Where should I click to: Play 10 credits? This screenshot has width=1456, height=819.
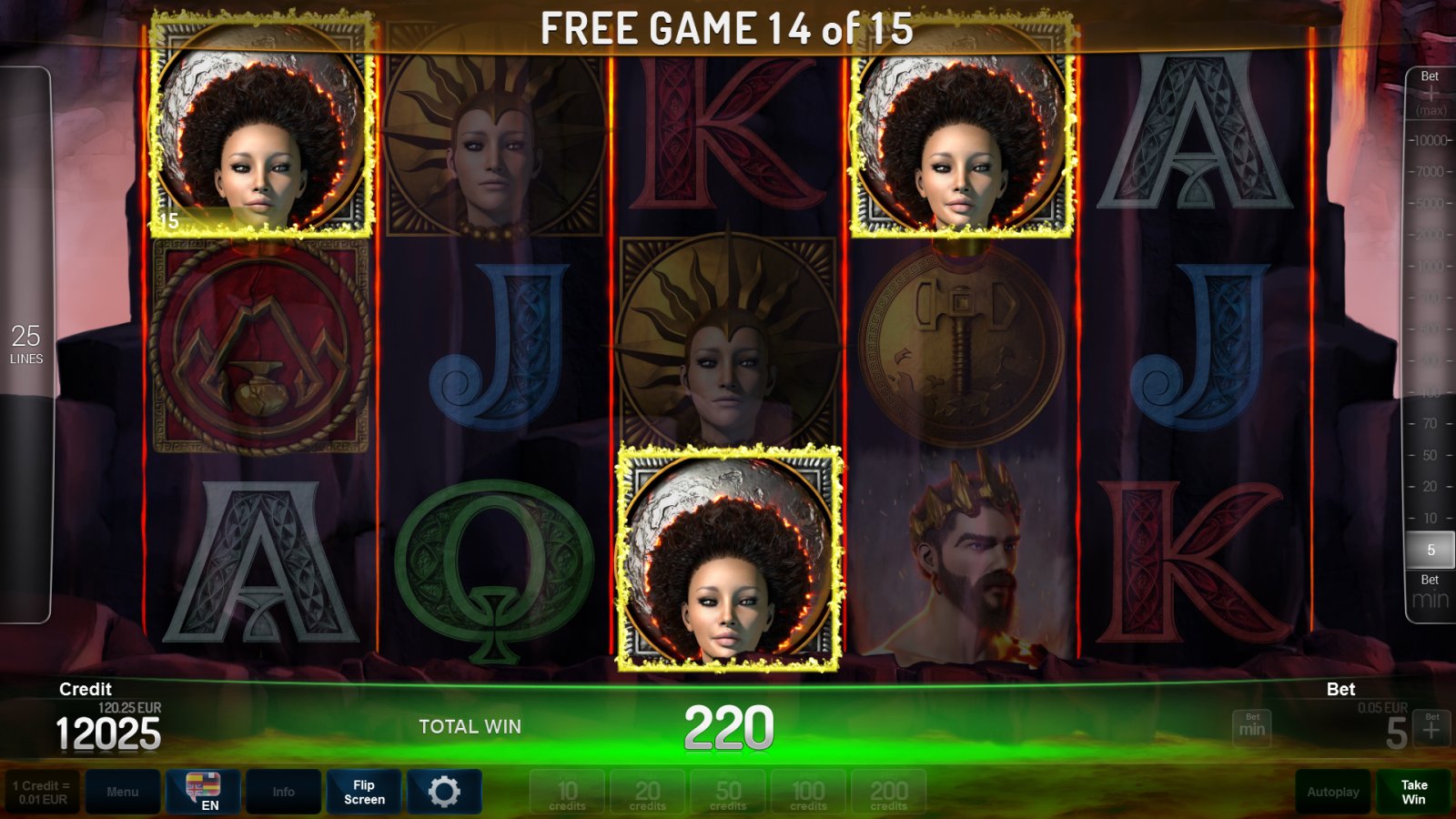click(x=566, y=791)
